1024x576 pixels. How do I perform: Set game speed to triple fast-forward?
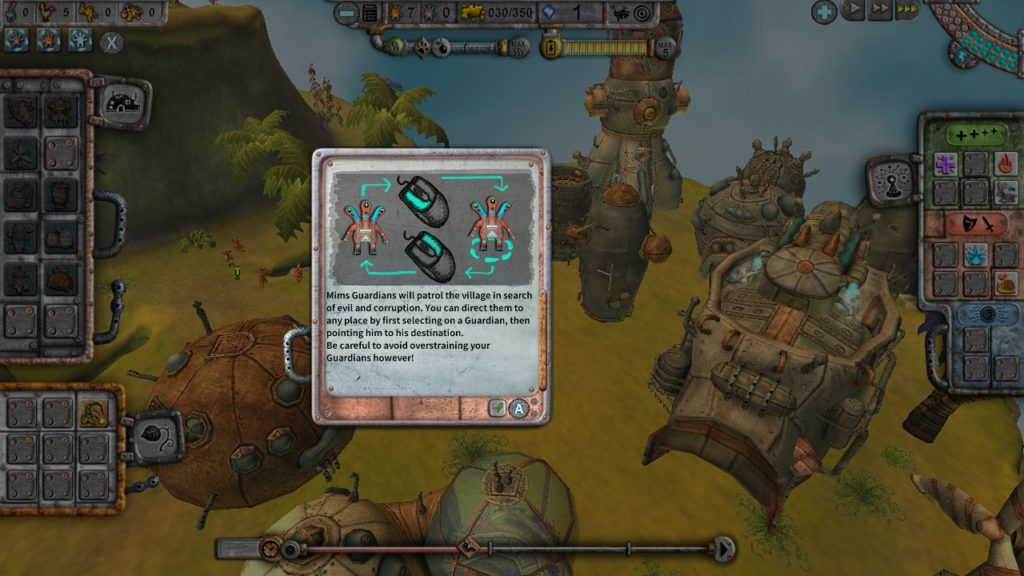pos(907,11)
